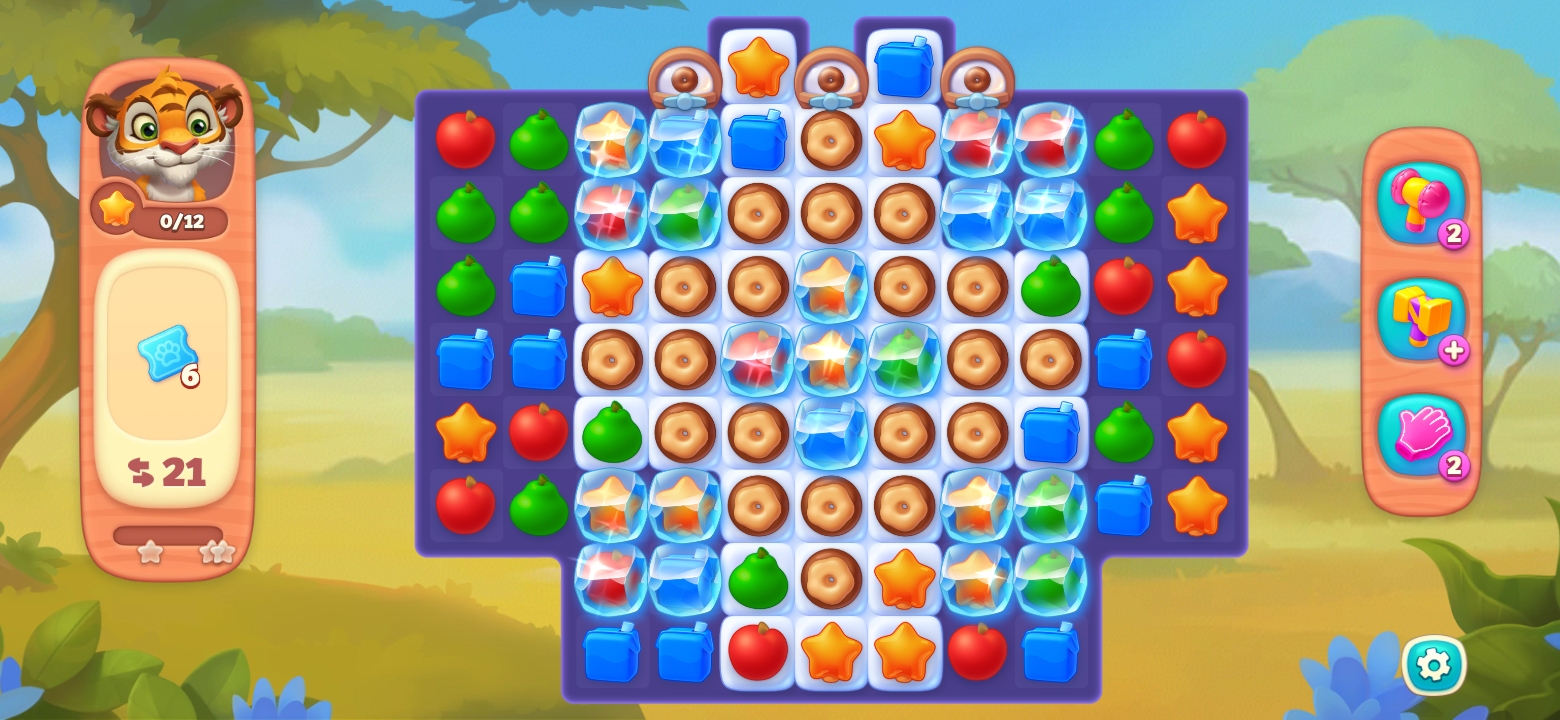This screenshot has height=720, width=1560.
Task: Select the star tile in the top notch
Action: pos(758,67)
